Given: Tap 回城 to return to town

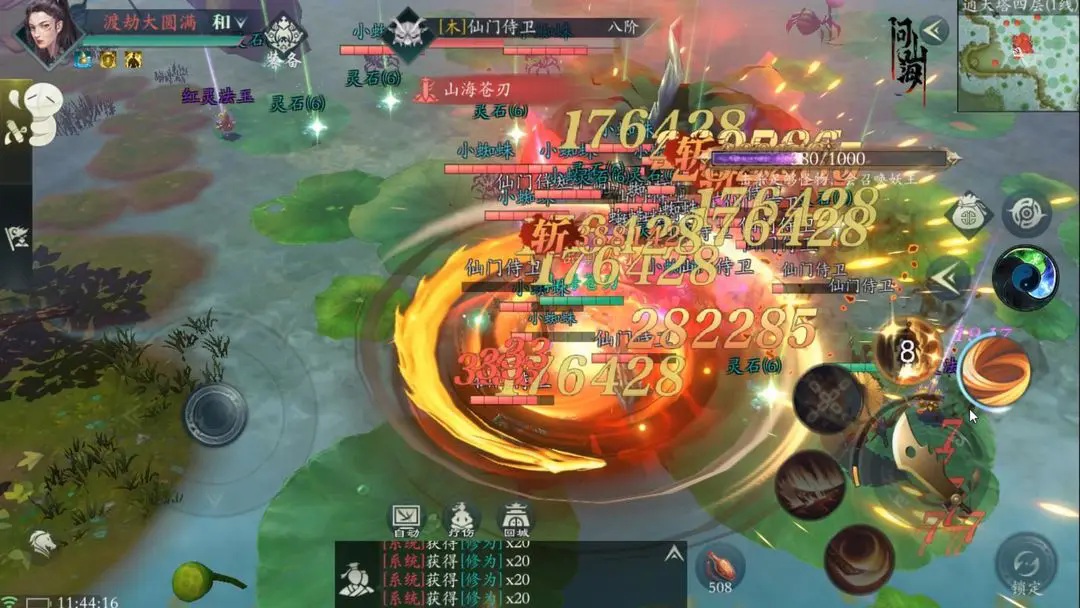Looking at the screenshot, I should 515,519.
